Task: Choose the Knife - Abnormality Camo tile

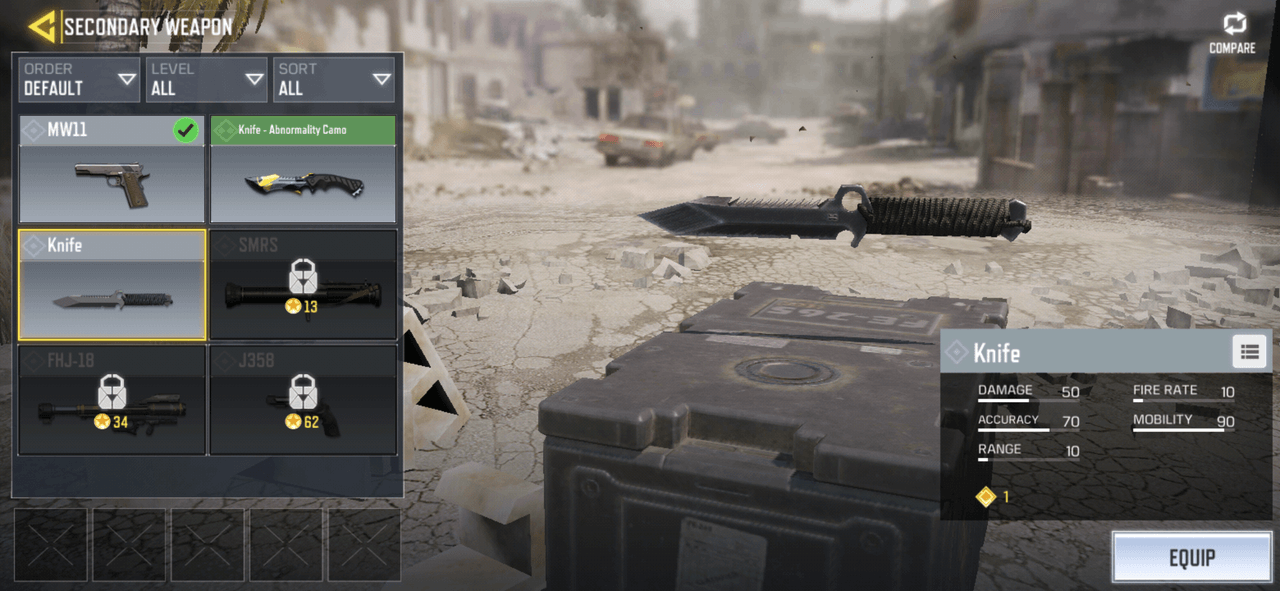Action: (303, 169)
